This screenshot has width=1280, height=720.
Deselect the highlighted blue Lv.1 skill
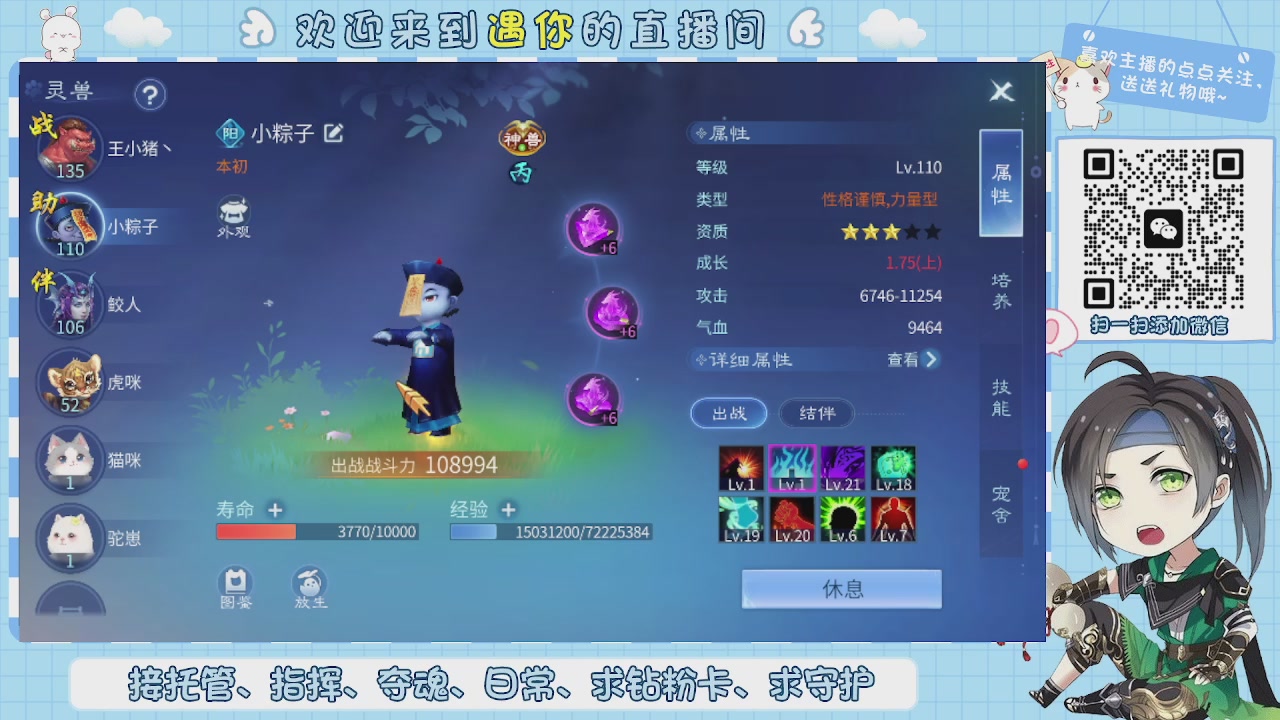[793, 466]
